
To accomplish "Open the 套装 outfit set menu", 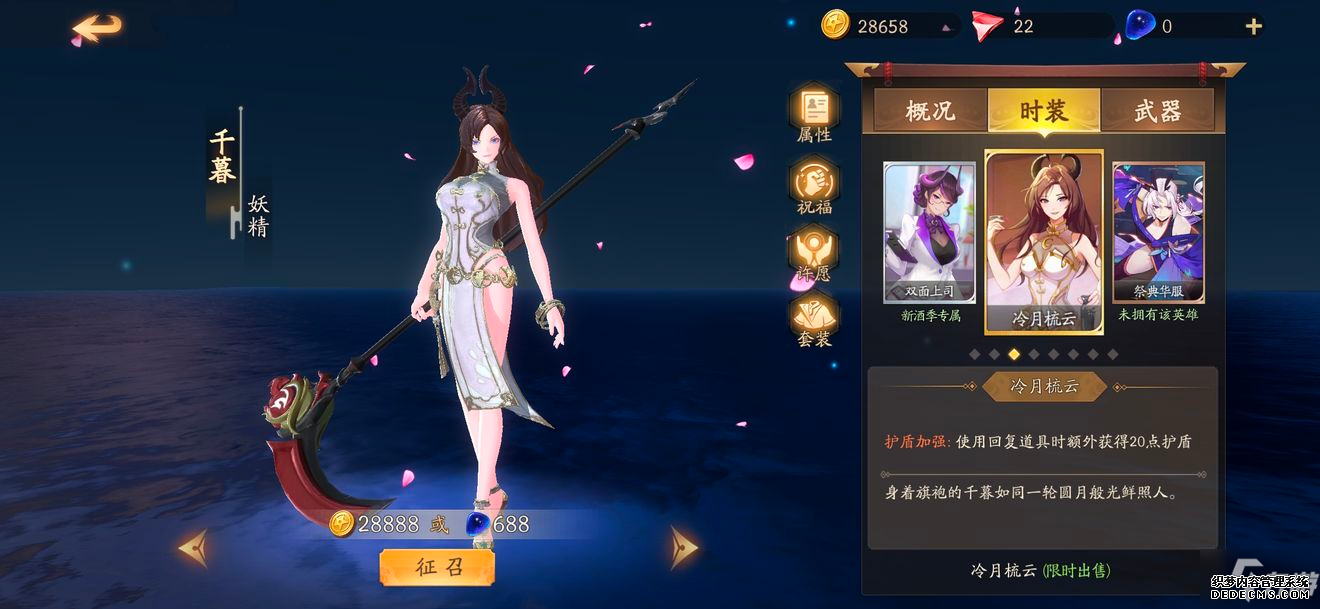I will [814, 316].
